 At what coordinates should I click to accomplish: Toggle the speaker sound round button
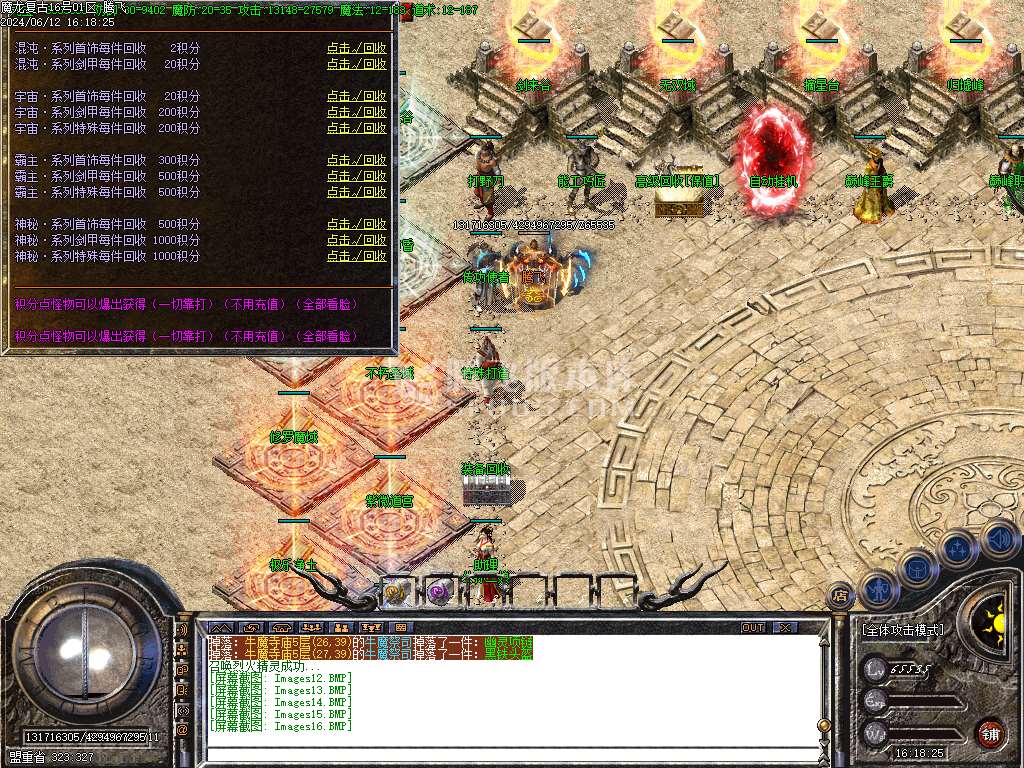(x=999, y=540)
